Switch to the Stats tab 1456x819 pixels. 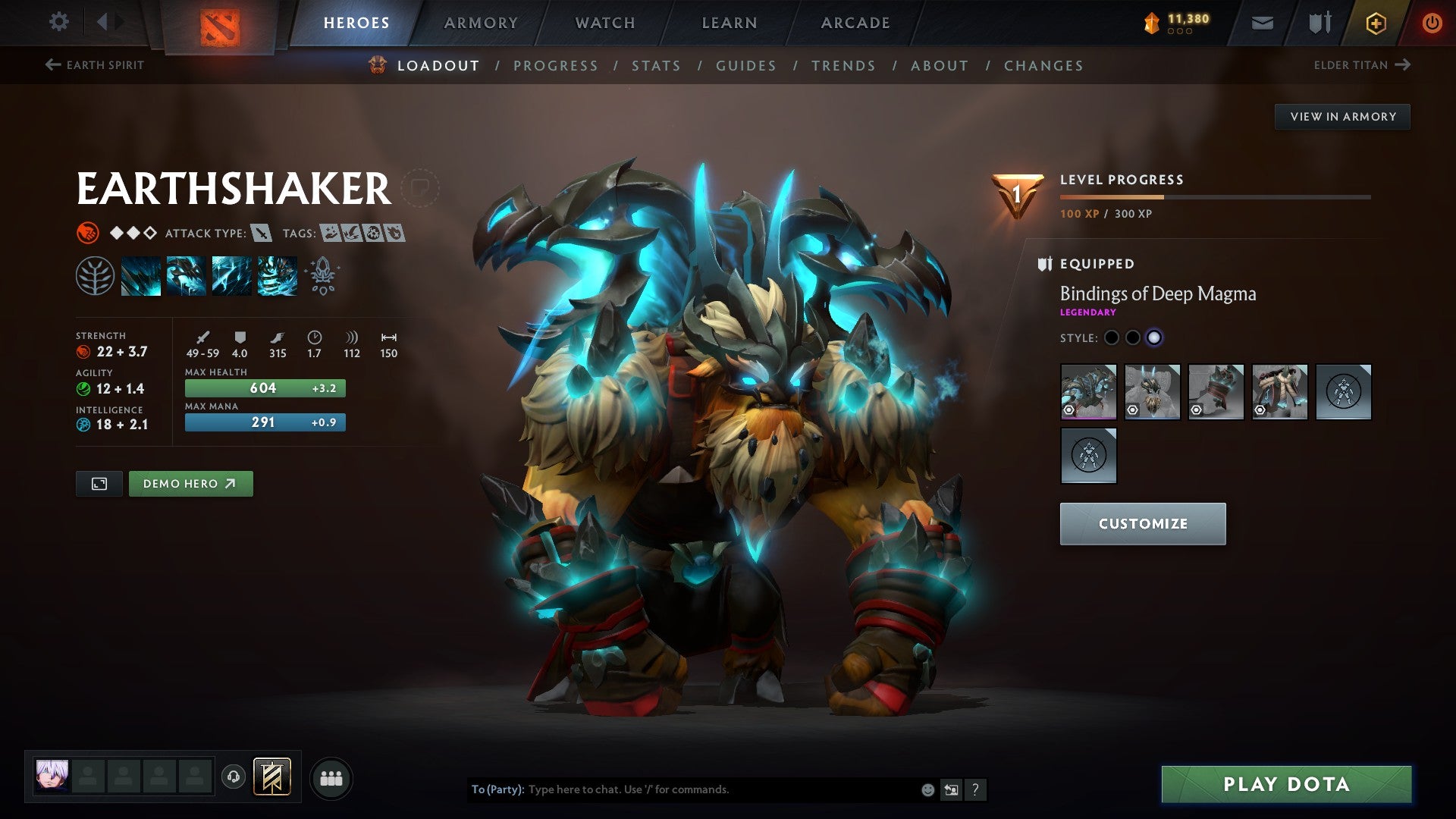coord(657,65)
